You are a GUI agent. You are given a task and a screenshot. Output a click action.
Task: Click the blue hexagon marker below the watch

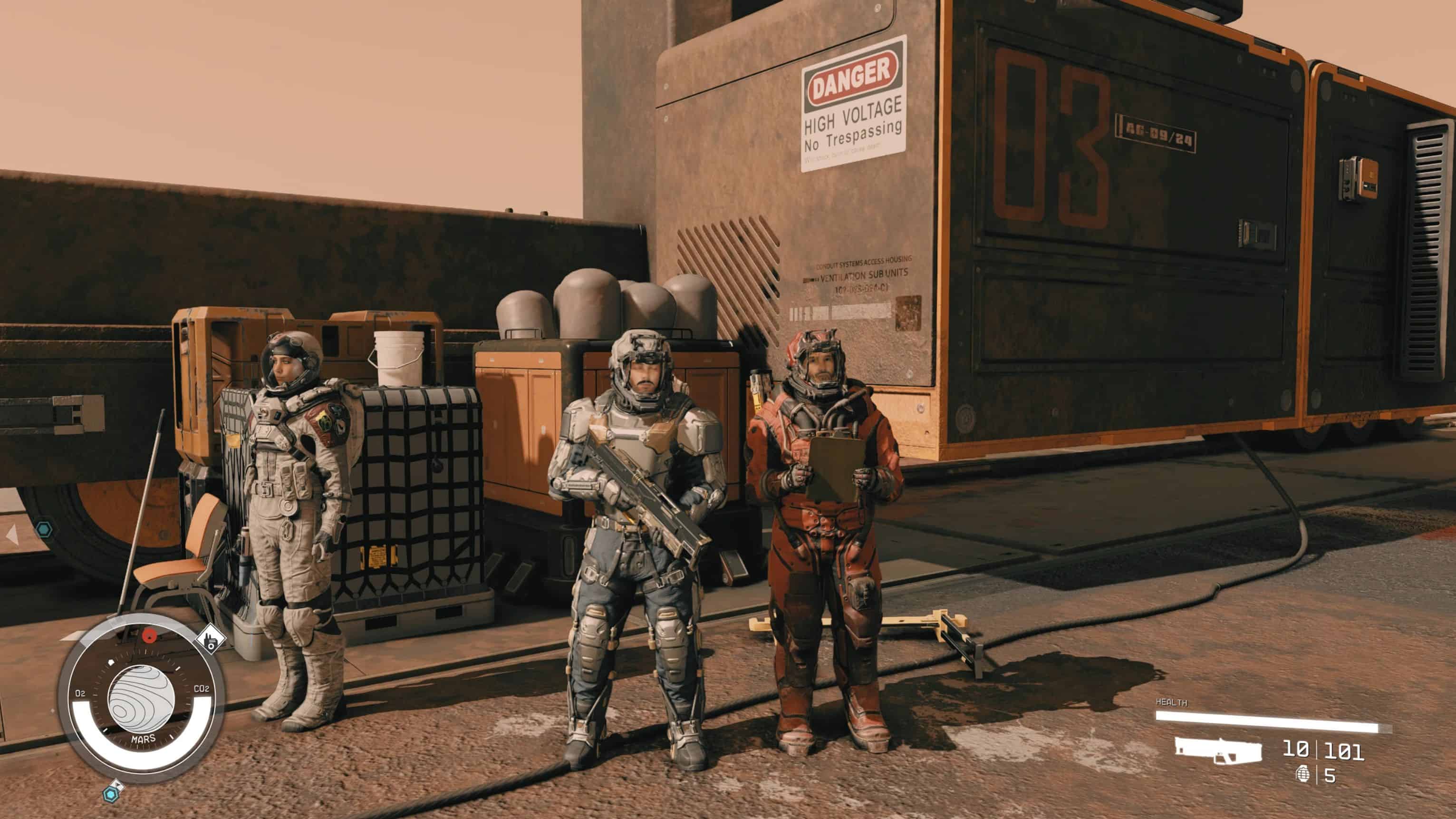[x=111, y=794]
